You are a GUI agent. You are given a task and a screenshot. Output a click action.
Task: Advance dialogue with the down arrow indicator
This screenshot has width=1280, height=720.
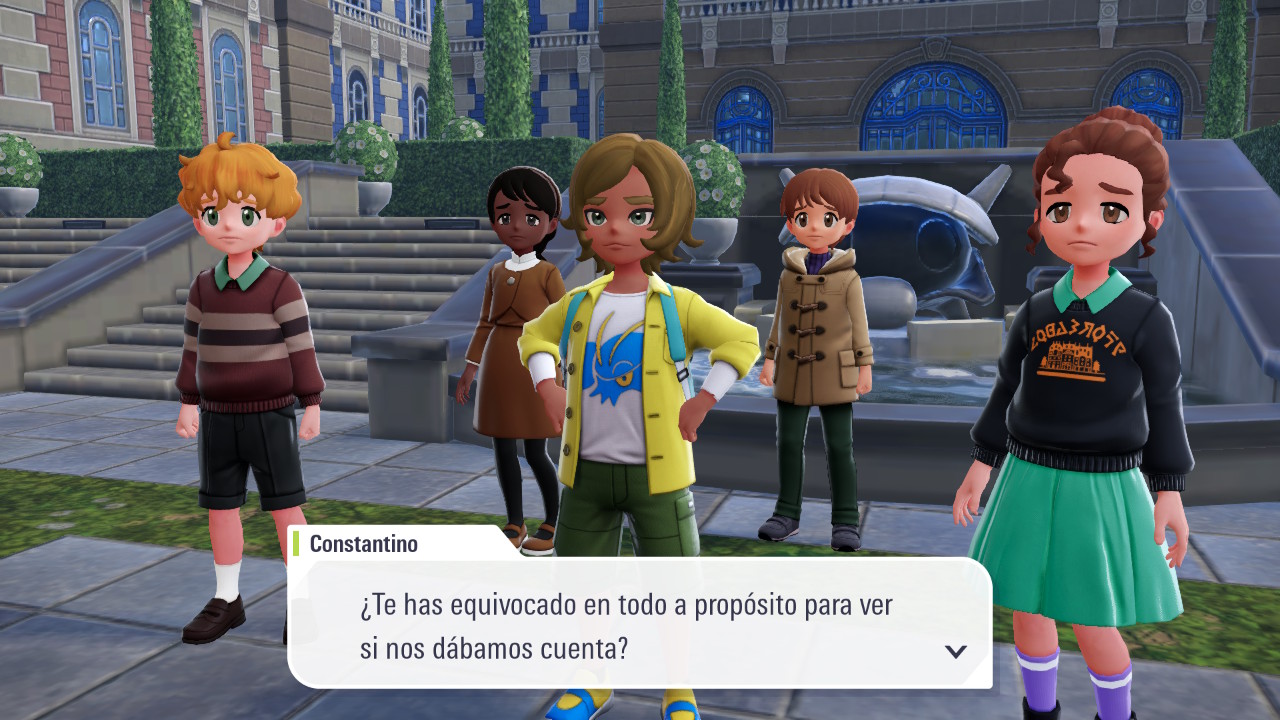point(956,651)
